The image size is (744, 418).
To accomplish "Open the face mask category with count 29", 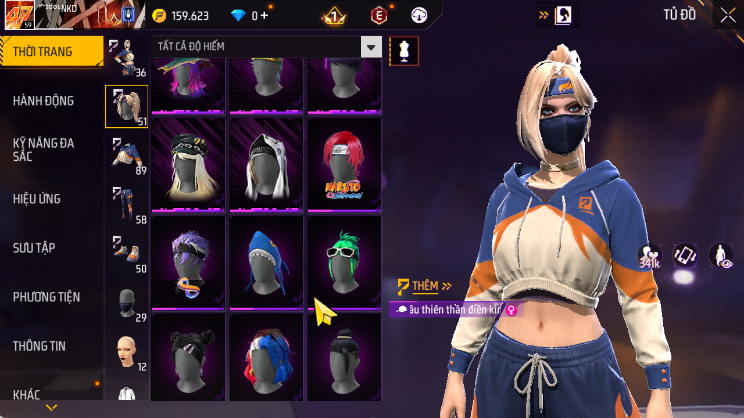I will point(126,303).
